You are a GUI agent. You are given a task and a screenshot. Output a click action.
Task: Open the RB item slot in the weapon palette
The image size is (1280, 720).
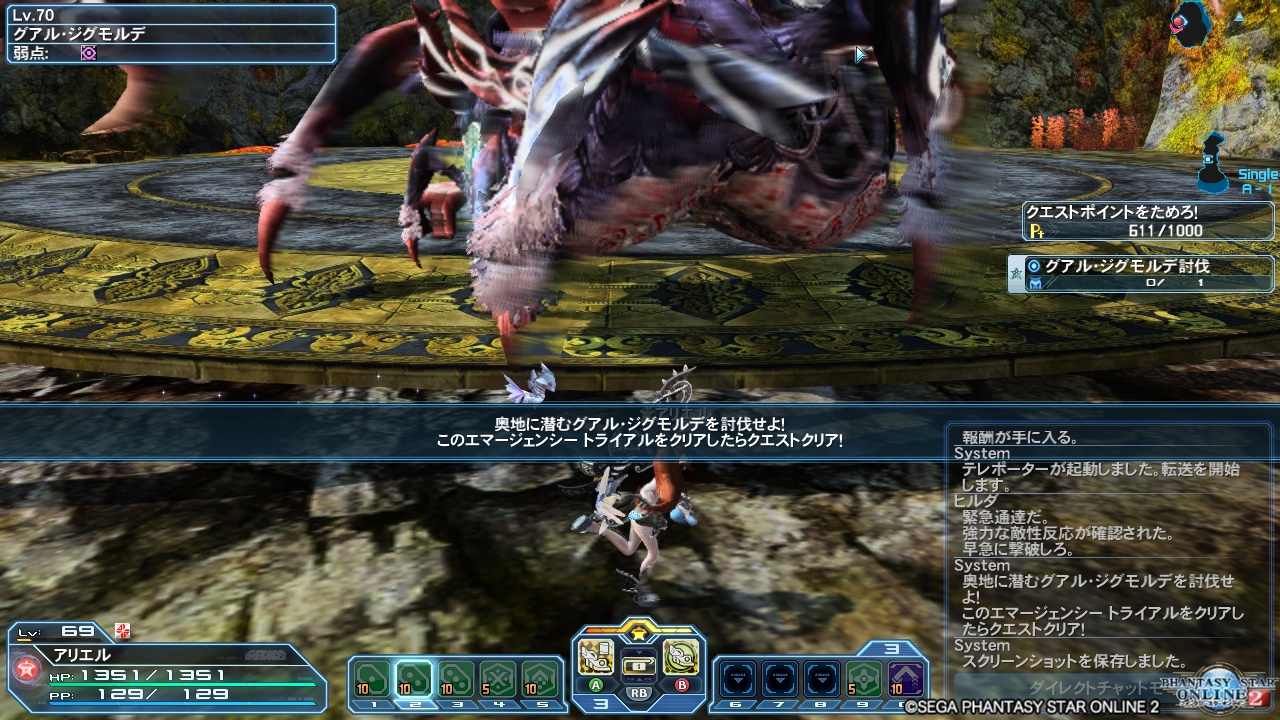pos(640,665)
